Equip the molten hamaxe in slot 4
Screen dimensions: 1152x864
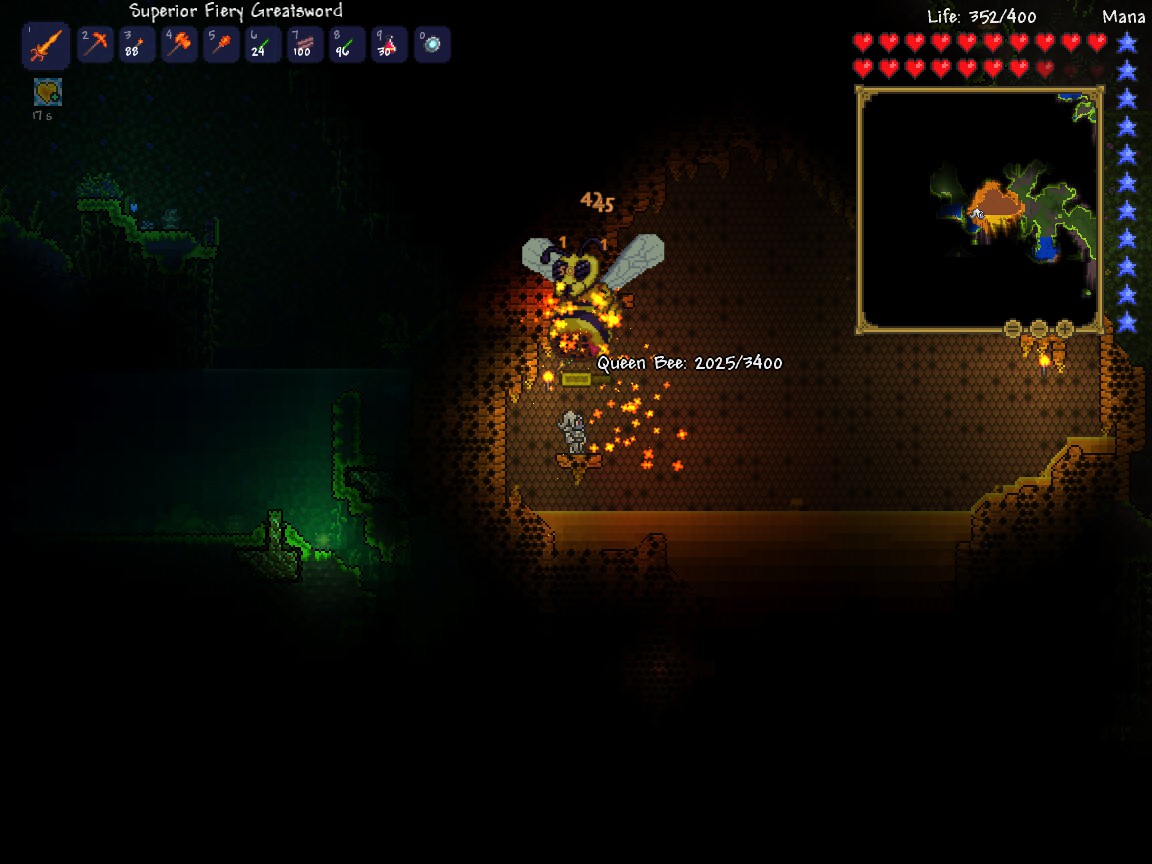(x=179, y=45)
